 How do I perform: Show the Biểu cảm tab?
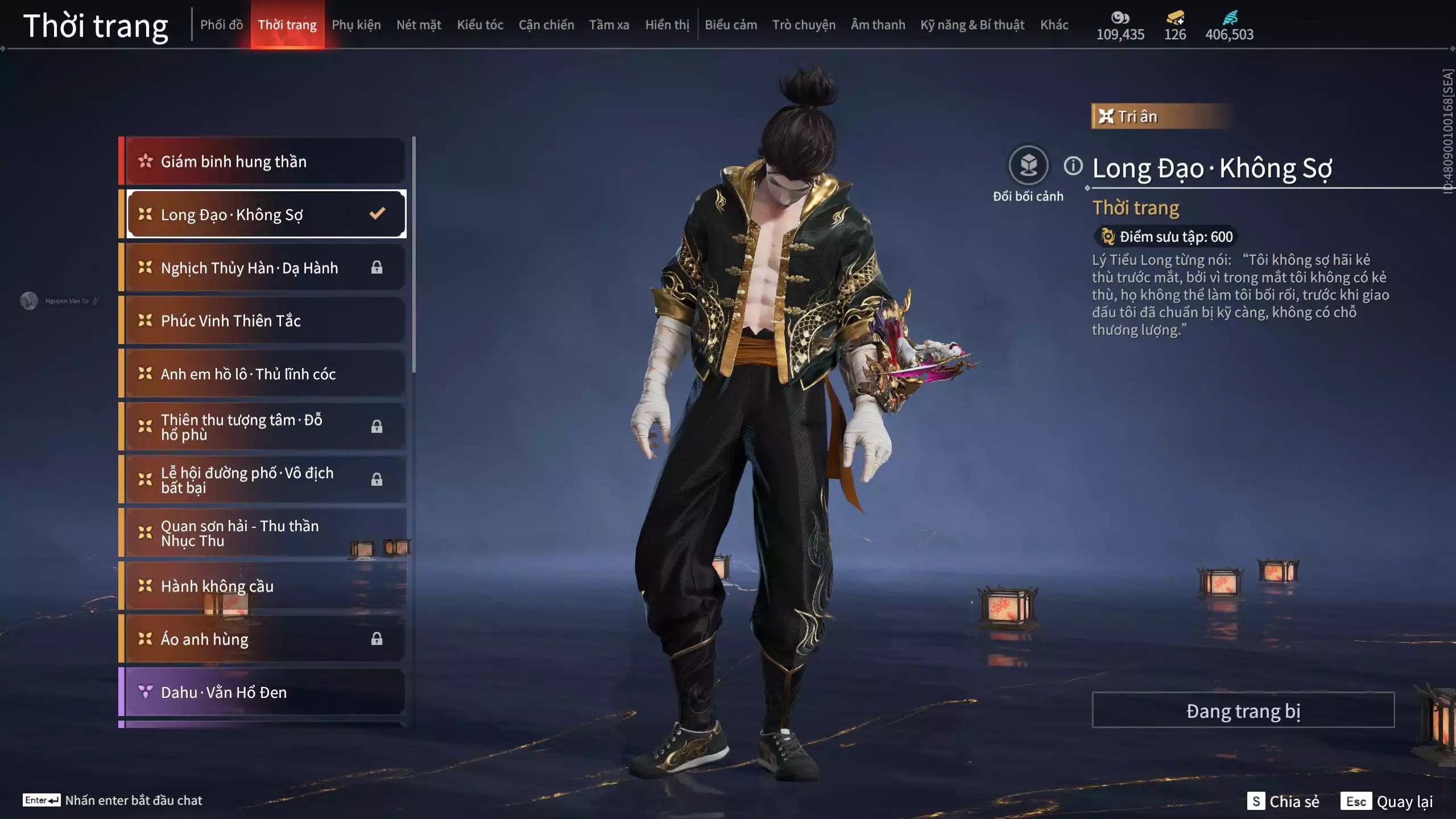point(731,25)
